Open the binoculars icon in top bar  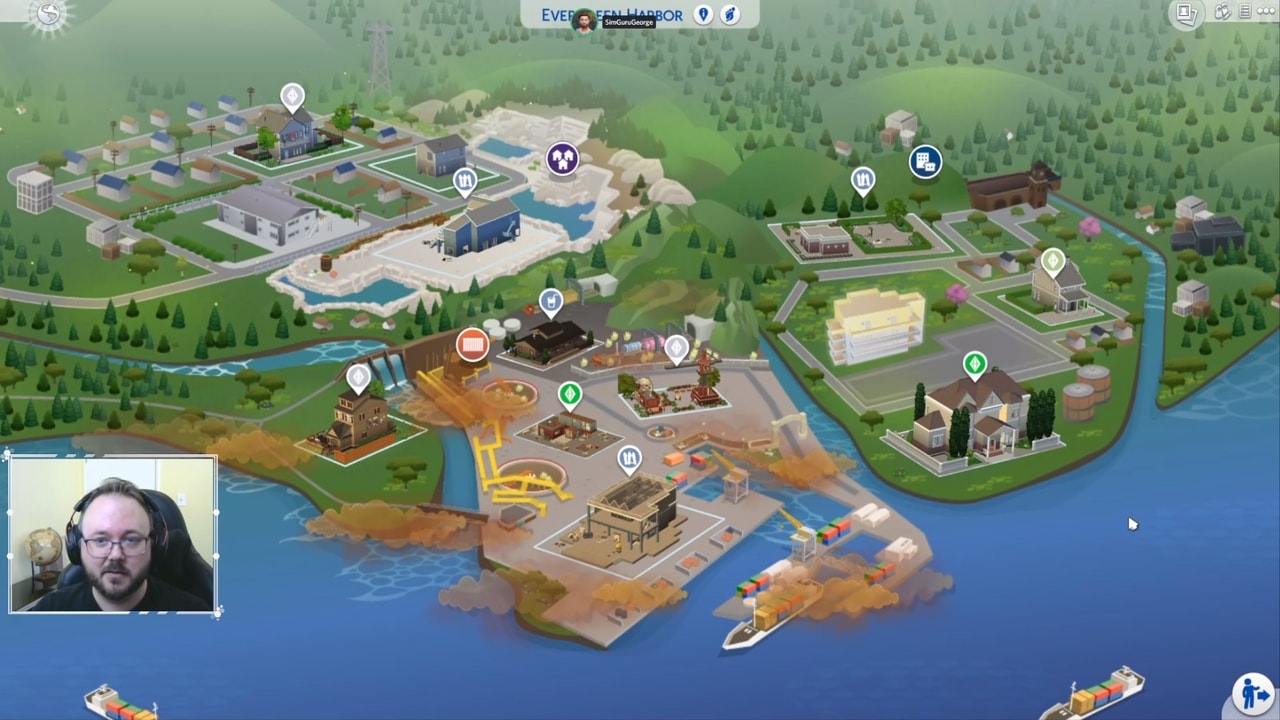(x=1222, y=12)
